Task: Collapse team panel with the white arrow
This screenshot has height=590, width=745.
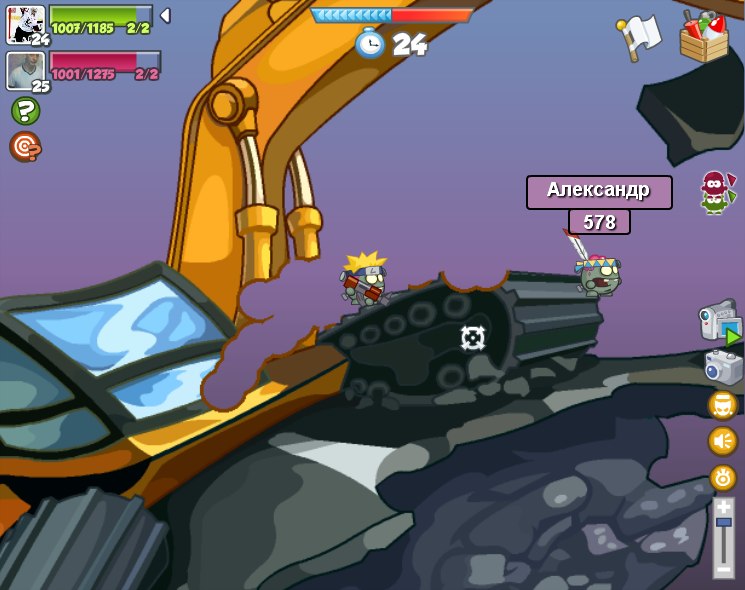Action: (x=165, y=16)
